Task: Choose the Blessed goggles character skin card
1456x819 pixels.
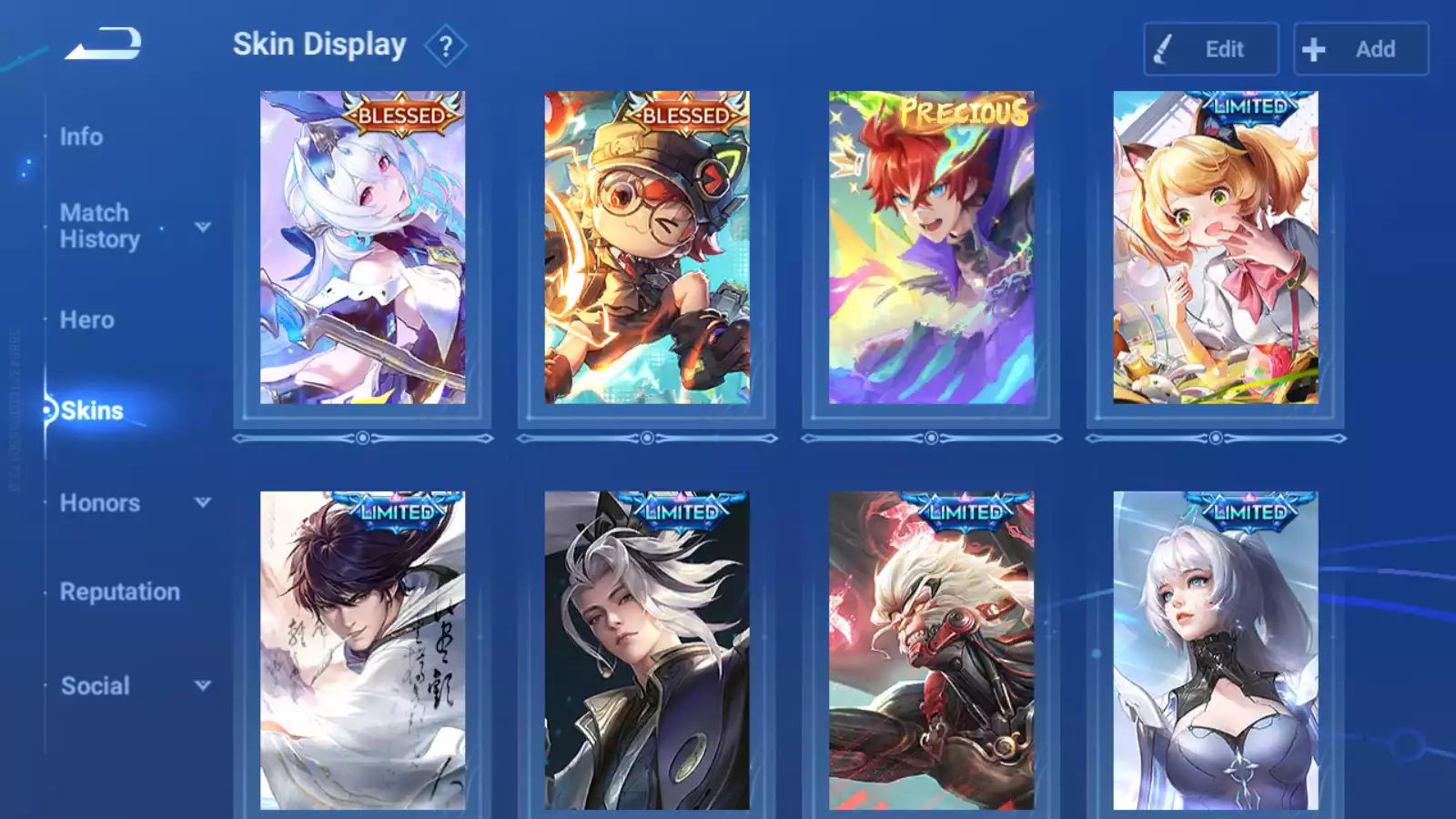Action: coord(647,248)
